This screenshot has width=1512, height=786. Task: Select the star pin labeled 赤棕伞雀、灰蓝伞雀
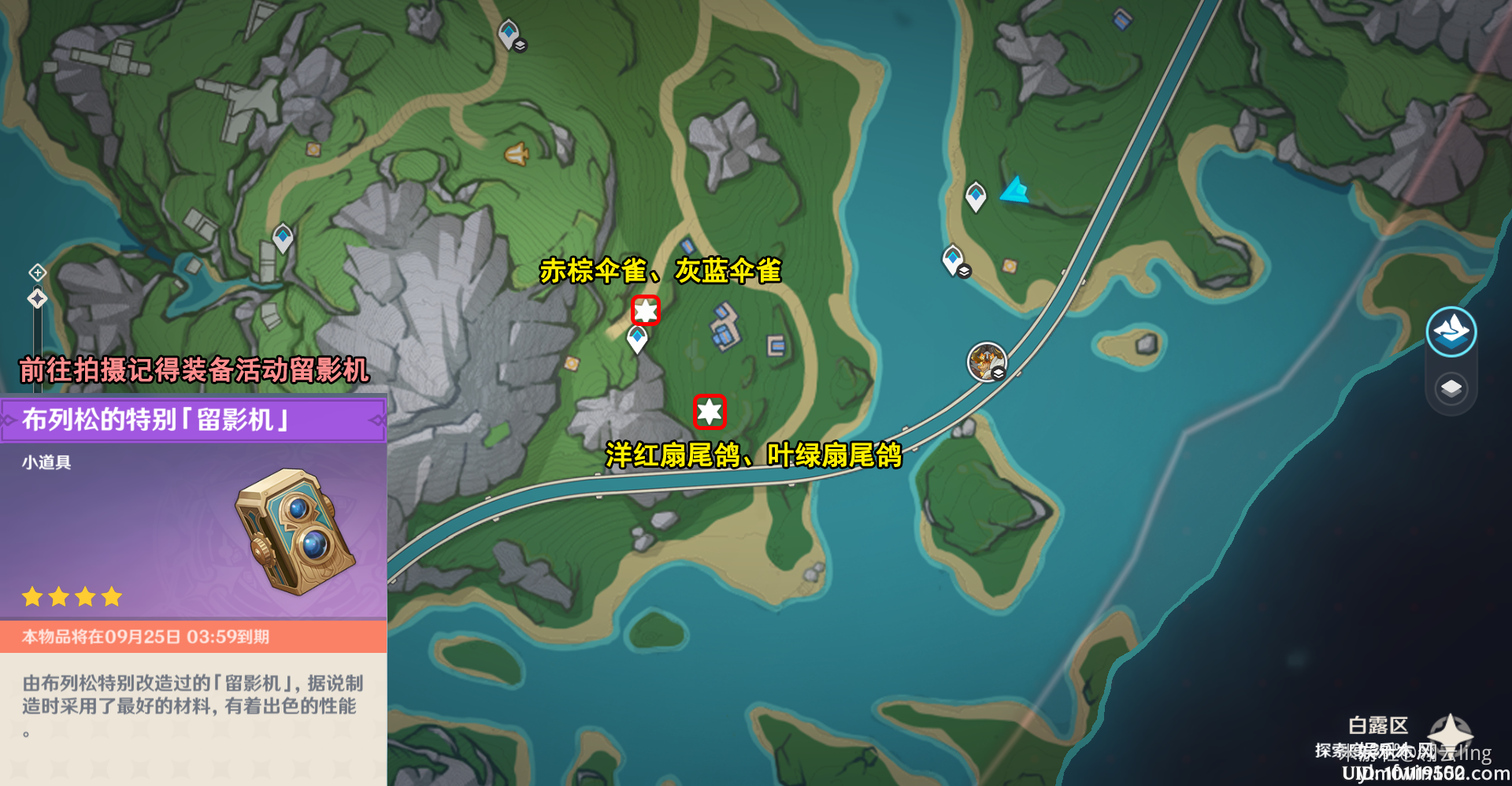[x=646, y=310]
